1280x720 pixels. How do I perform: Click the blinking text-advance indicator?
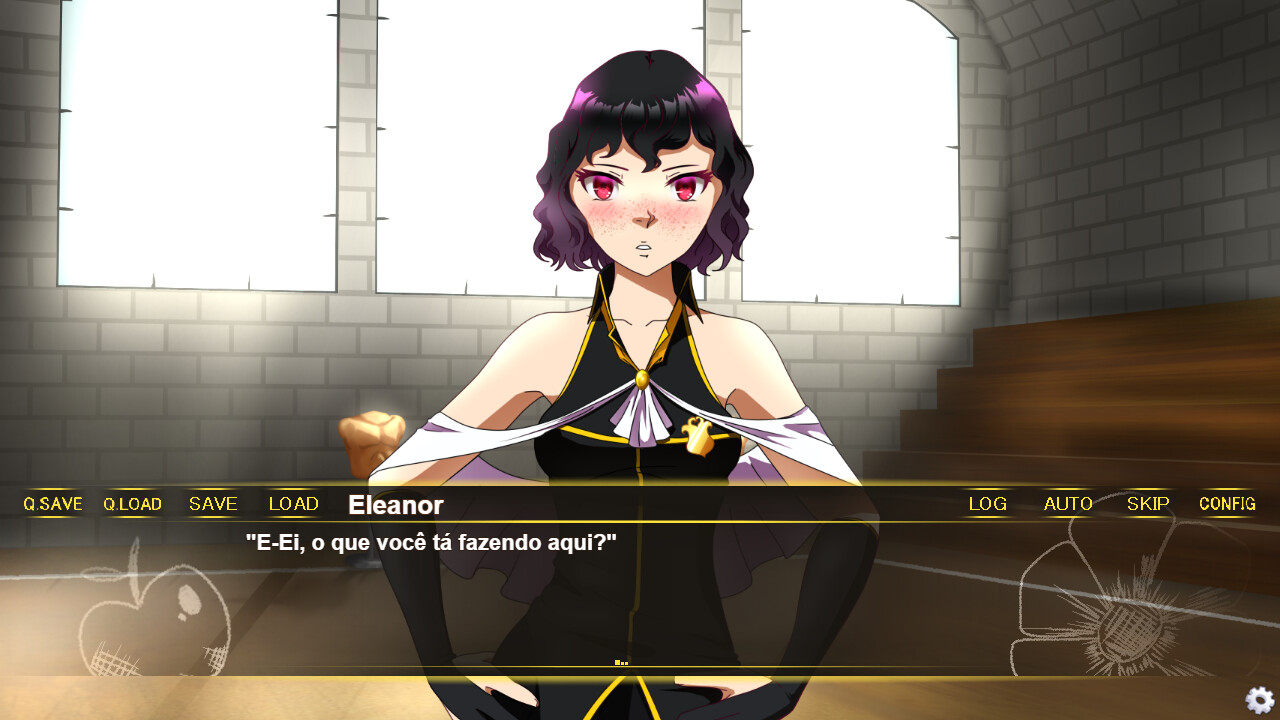click(x=622, y=661)
